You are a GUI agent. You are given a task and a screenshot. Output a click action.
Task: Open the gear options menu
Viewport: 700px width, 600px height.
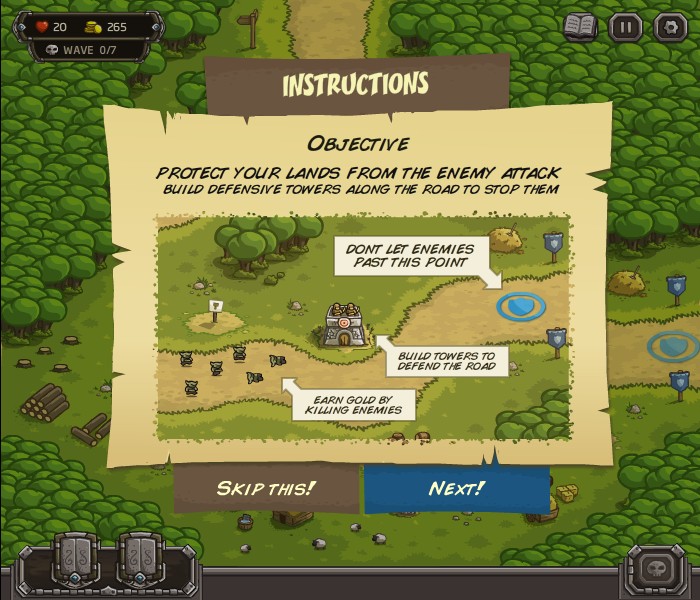tap(669, 26)
